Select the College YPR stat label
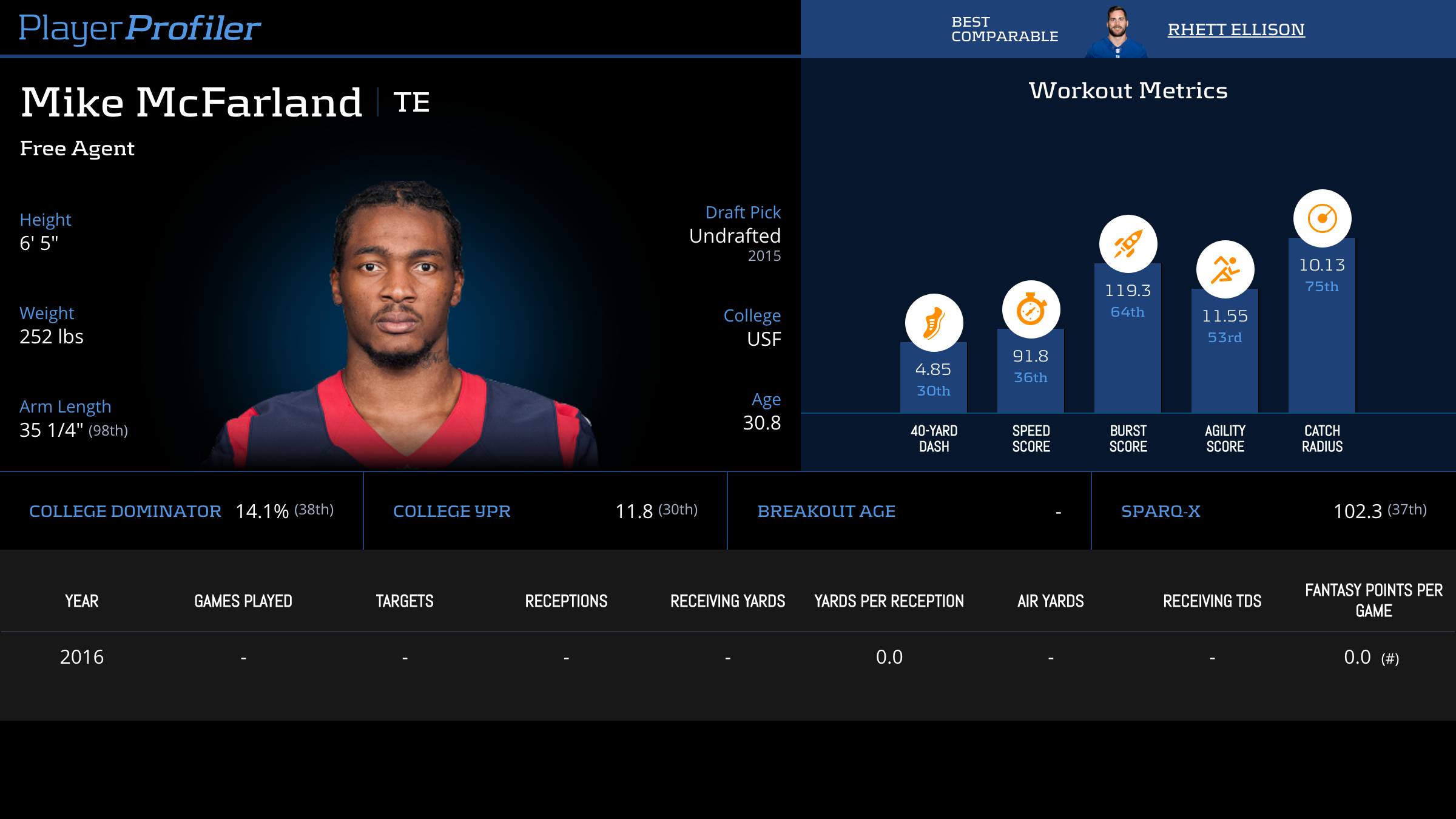The height and width of the screenshot is (819, 1456). click(x=452, y=511)
